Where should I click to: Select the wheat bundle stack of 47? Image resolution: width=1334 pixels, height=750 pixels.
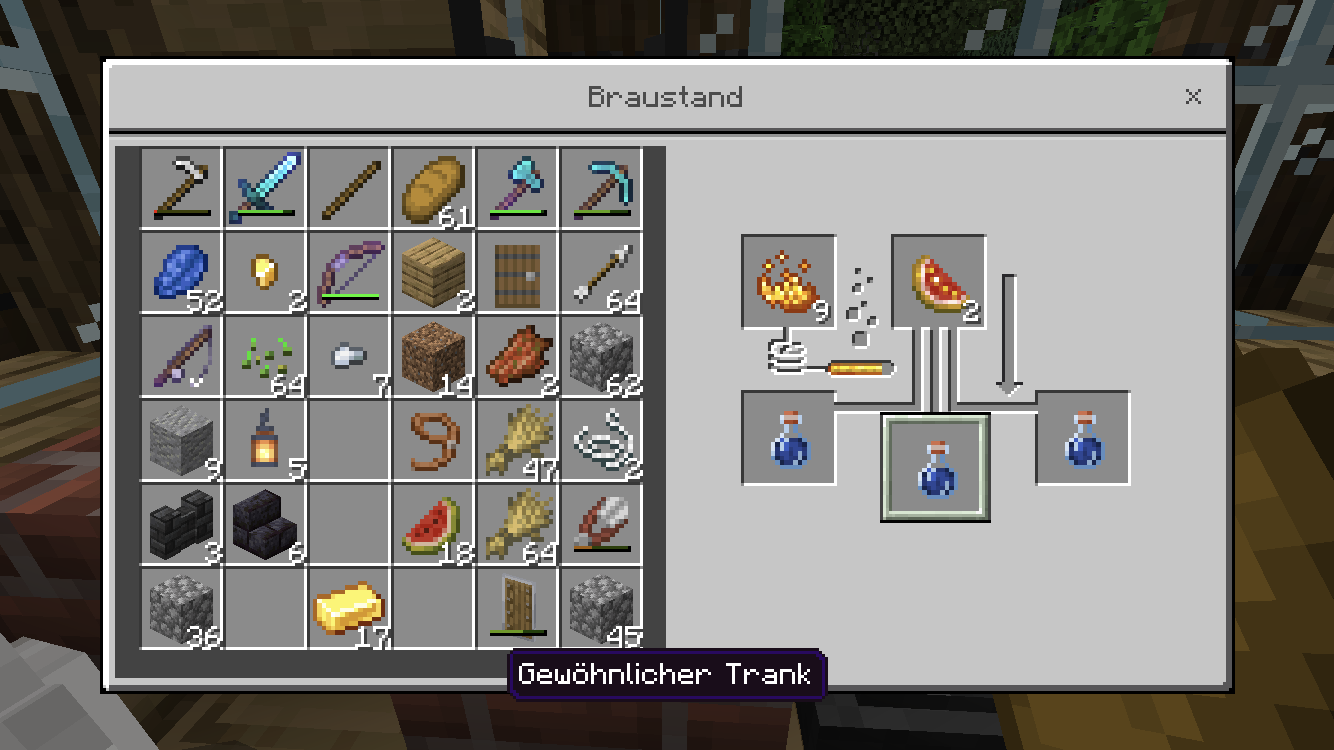(x=517, y=439)
